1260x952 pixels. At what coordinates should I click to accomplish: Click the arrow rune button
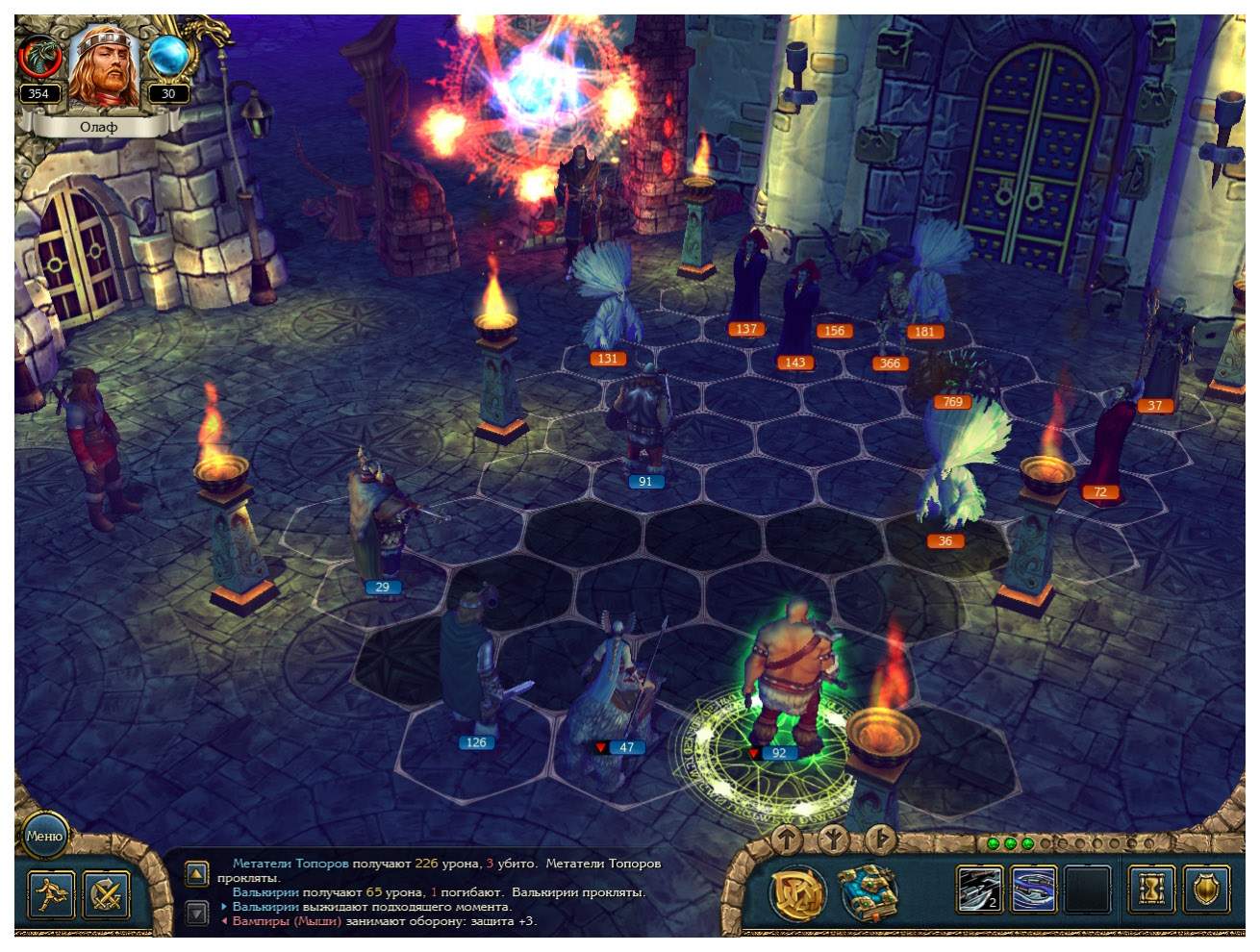click(x=787, y=839)
